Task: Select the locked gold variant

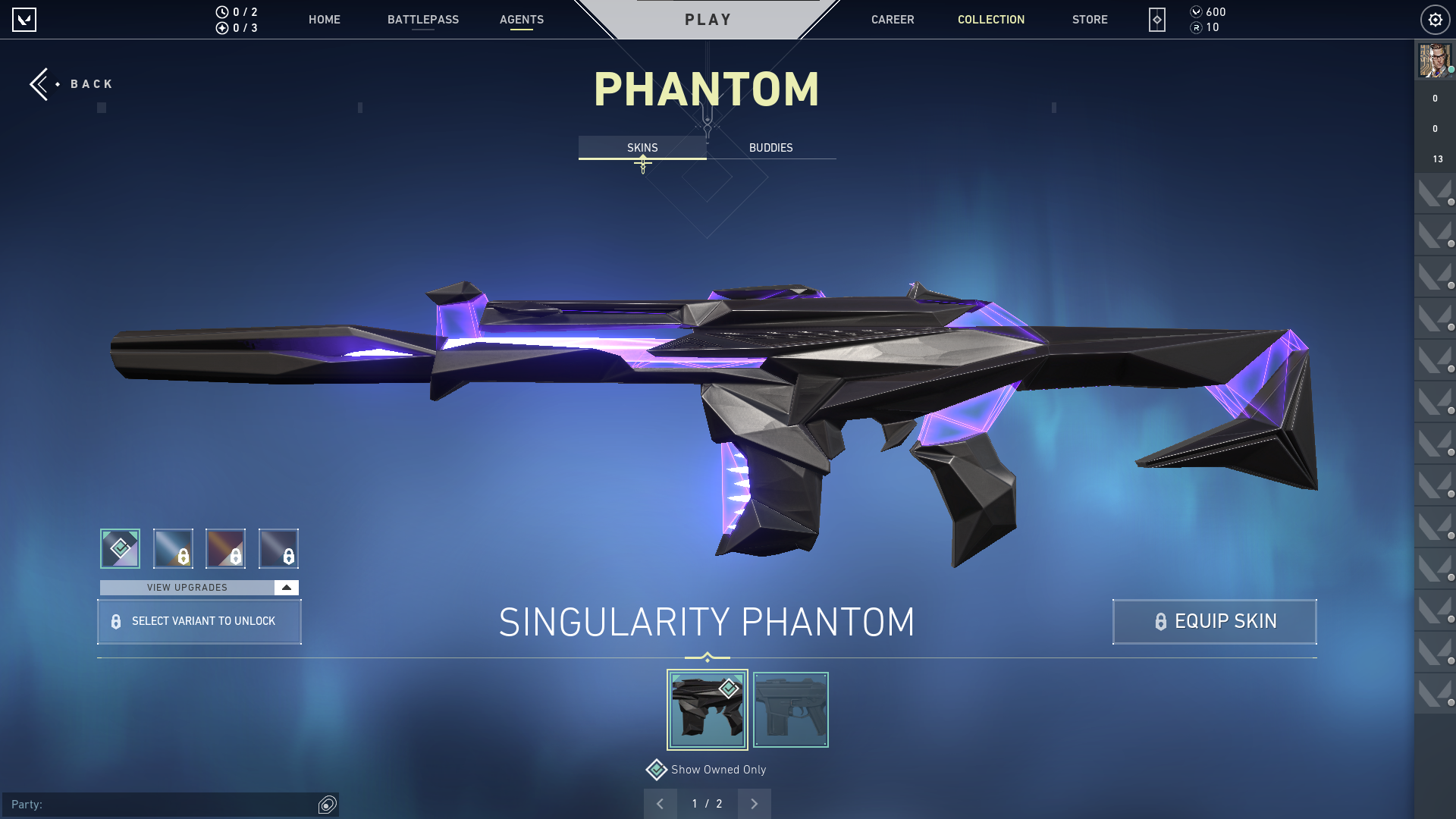Action: 226,548
